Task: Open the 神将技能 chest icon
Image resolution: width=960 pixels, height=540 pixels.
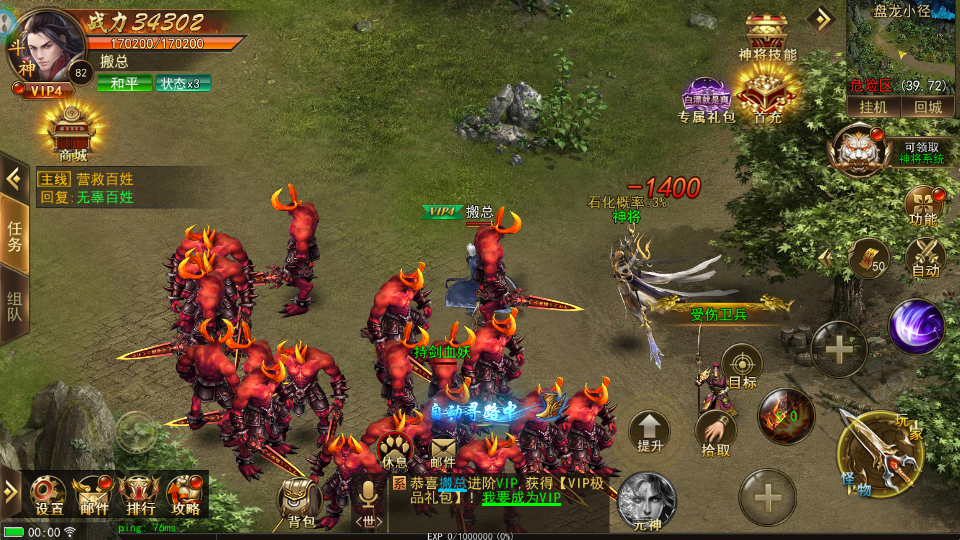Action: point(767,37)
